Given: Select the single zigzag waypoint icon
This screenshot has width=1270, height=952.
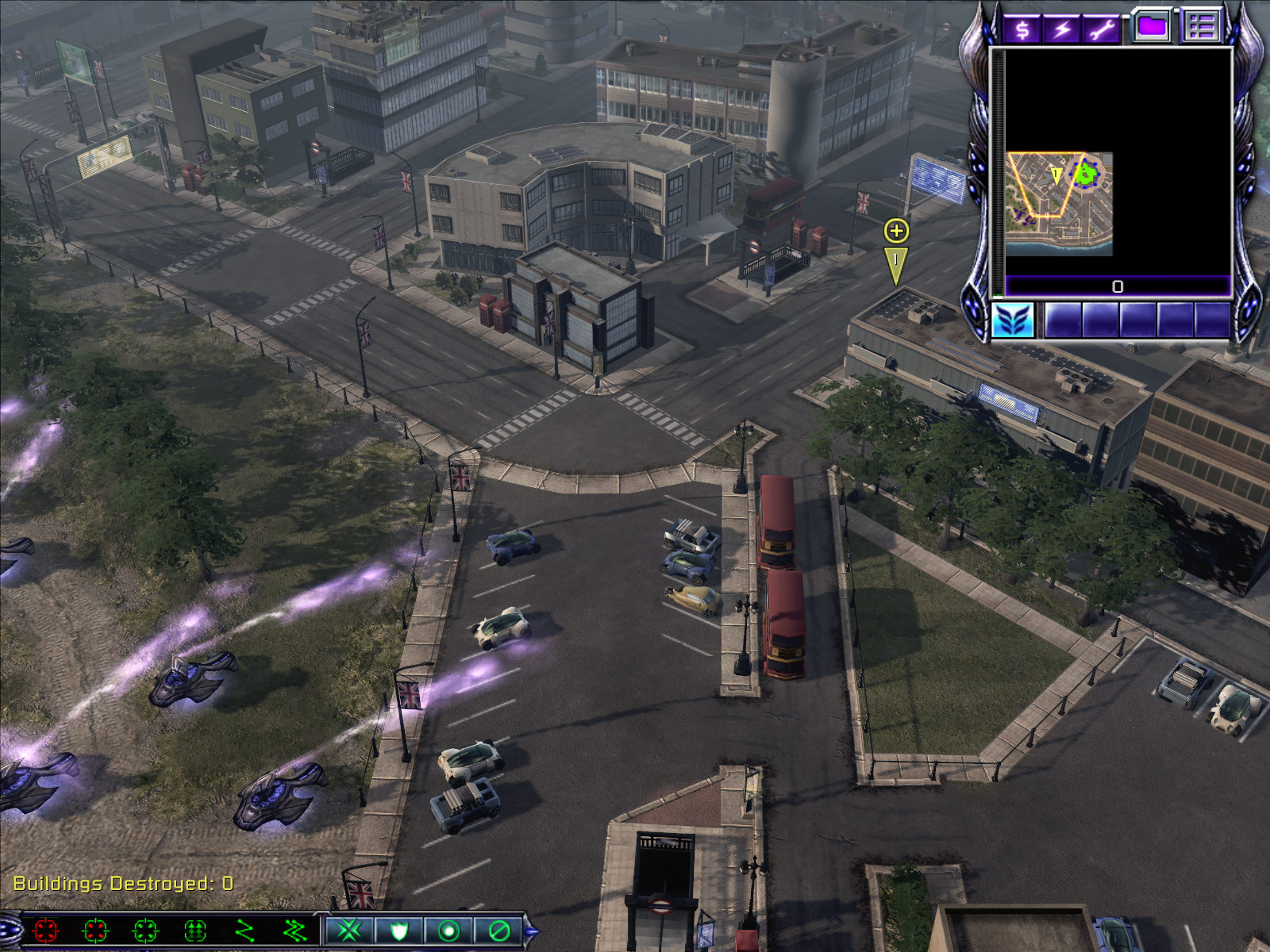Looking at the screenshot, I should tap(245, 930).
